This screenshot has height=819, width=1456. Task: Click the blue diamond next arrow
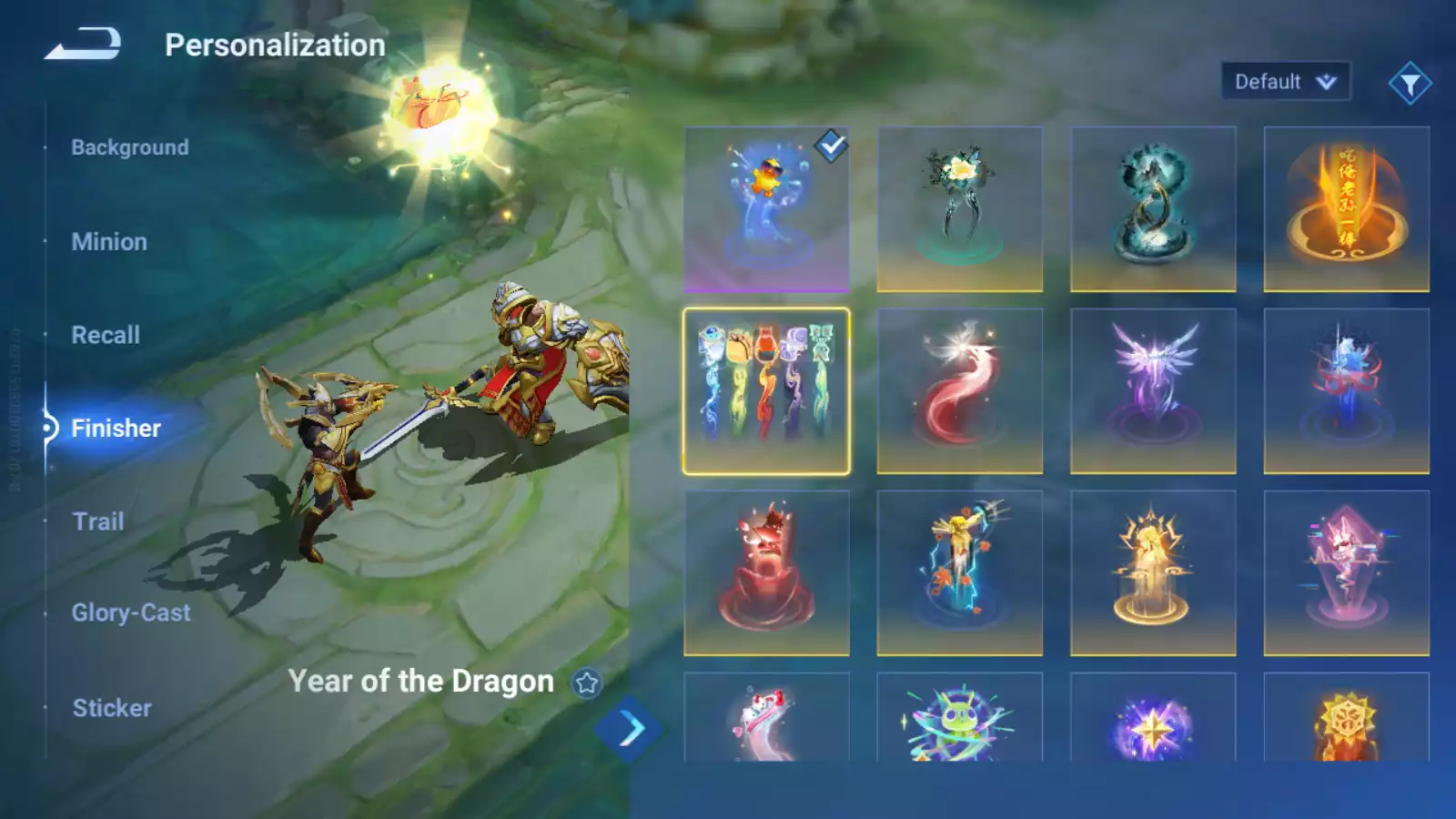pos(629,729)
